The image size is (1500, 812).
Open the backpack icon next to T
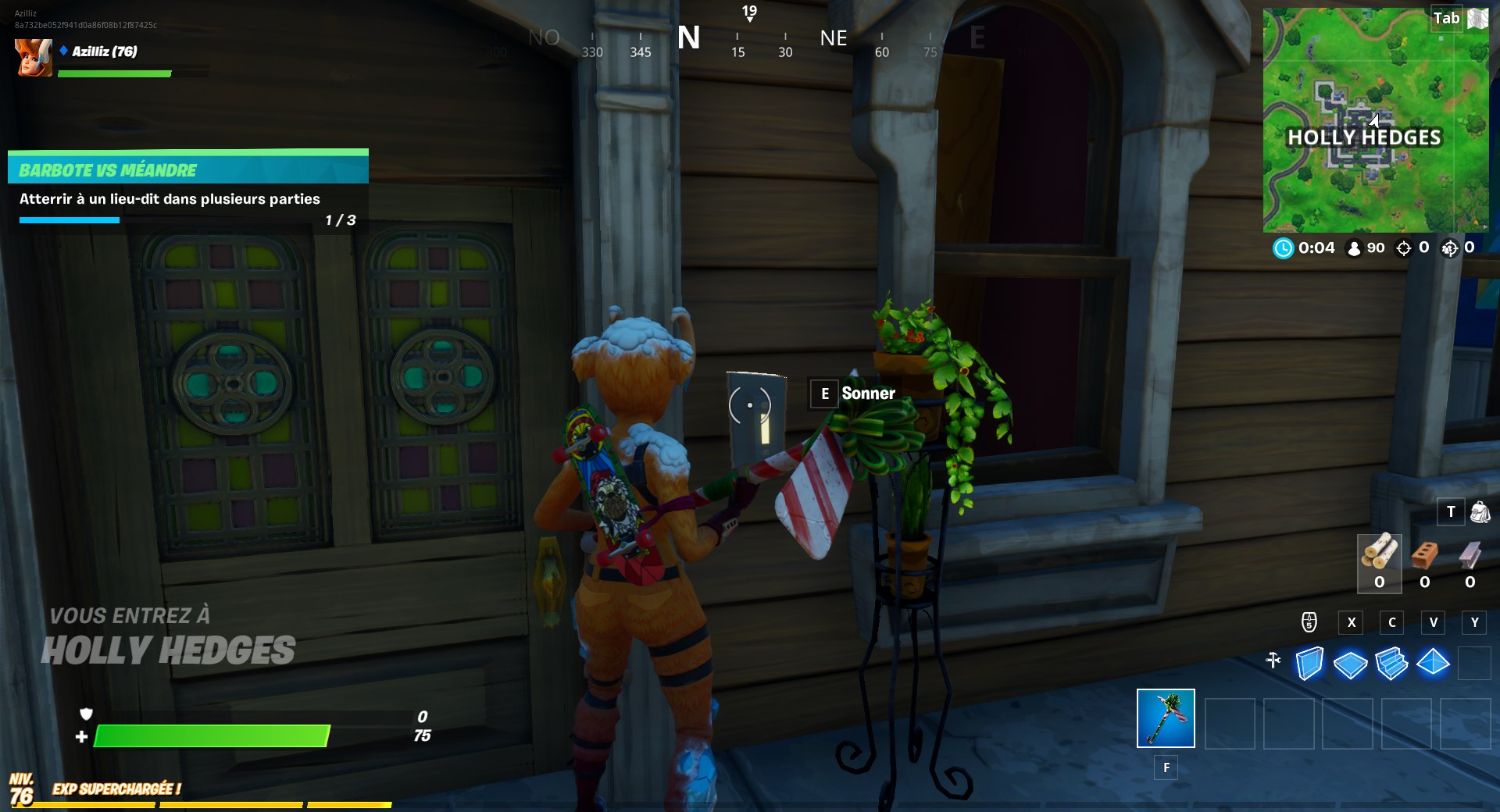[1479, 512]
